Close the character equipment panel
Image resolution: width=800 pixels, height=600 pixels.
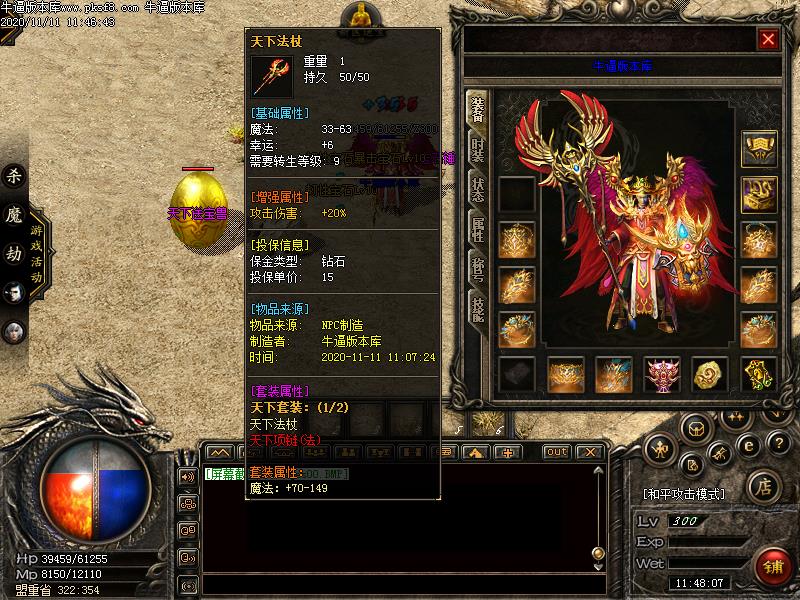(768, 39)
